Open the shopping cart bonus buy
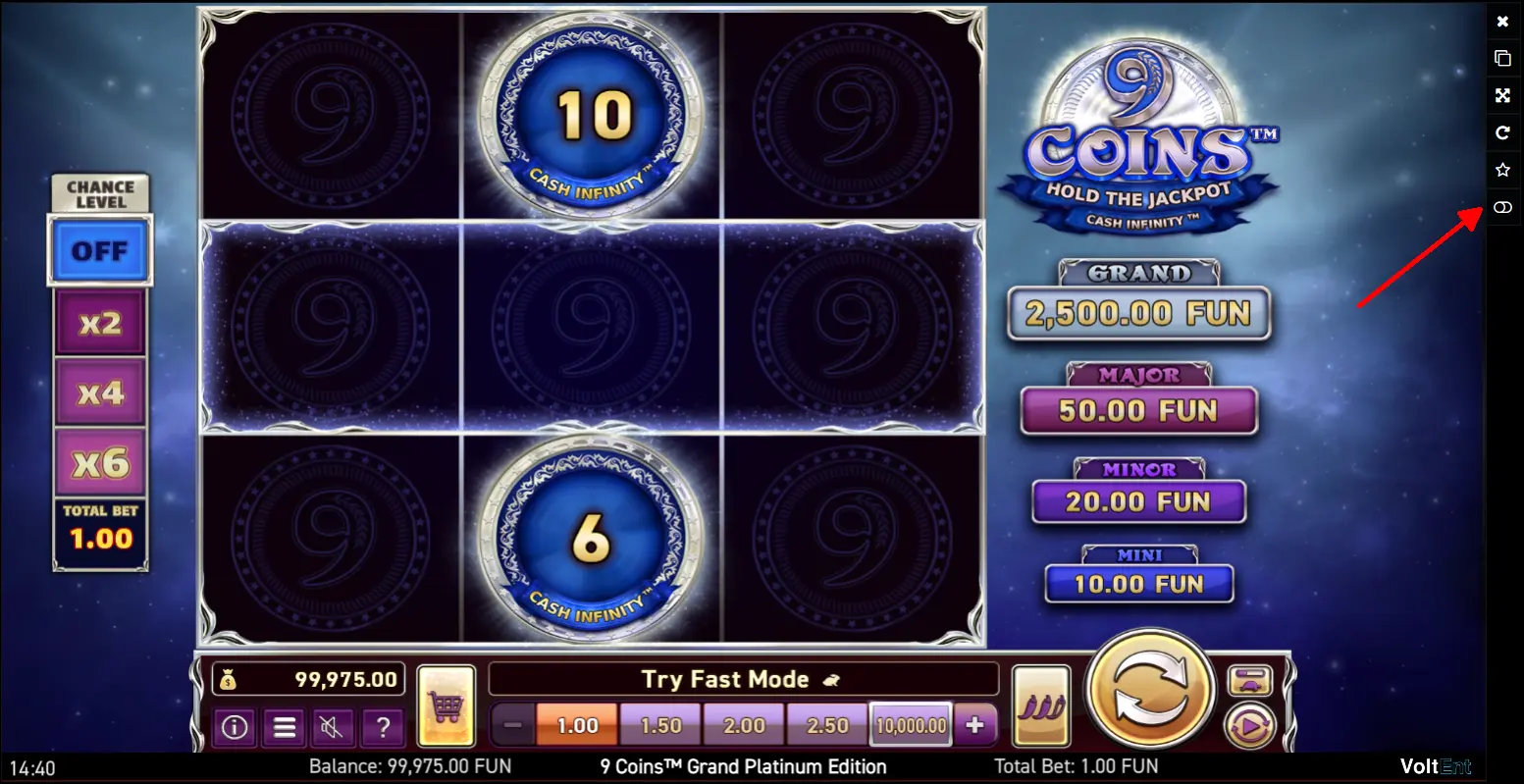The height and width of the screenshot is (784, 1524). click(447, 705)
